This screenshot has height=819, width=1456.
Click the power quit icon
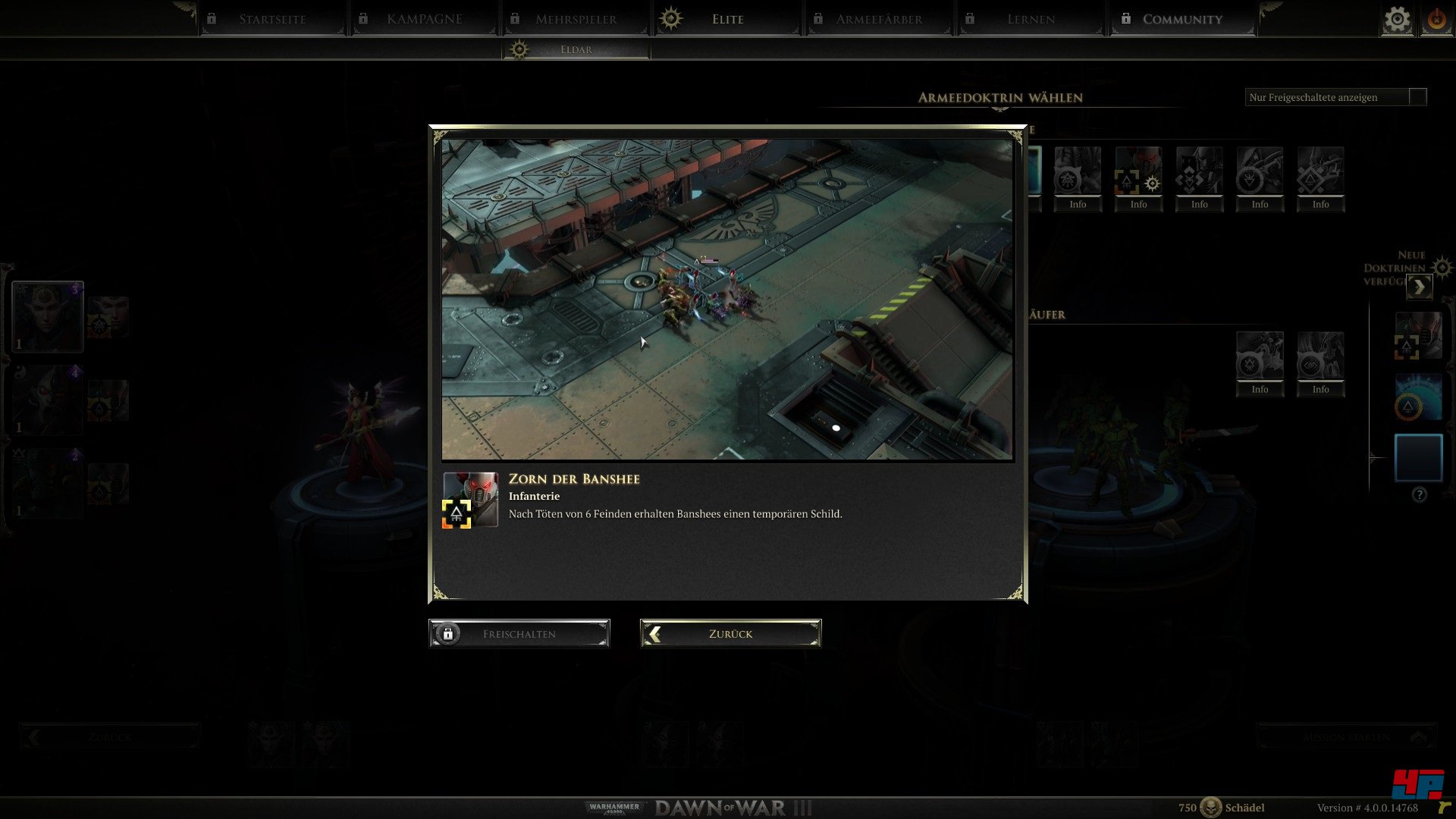[x=1436, y=20]
